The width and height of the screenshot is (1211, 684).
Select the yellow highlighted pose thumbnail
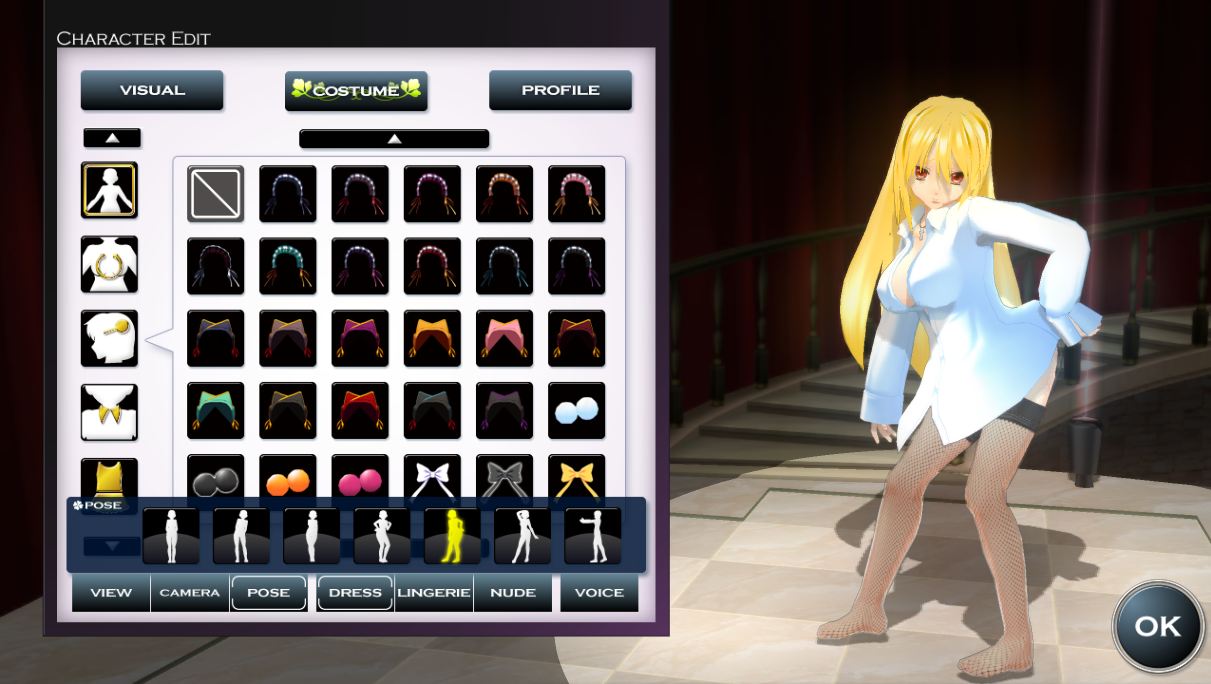pyautogui.click(x=451, y=536)
